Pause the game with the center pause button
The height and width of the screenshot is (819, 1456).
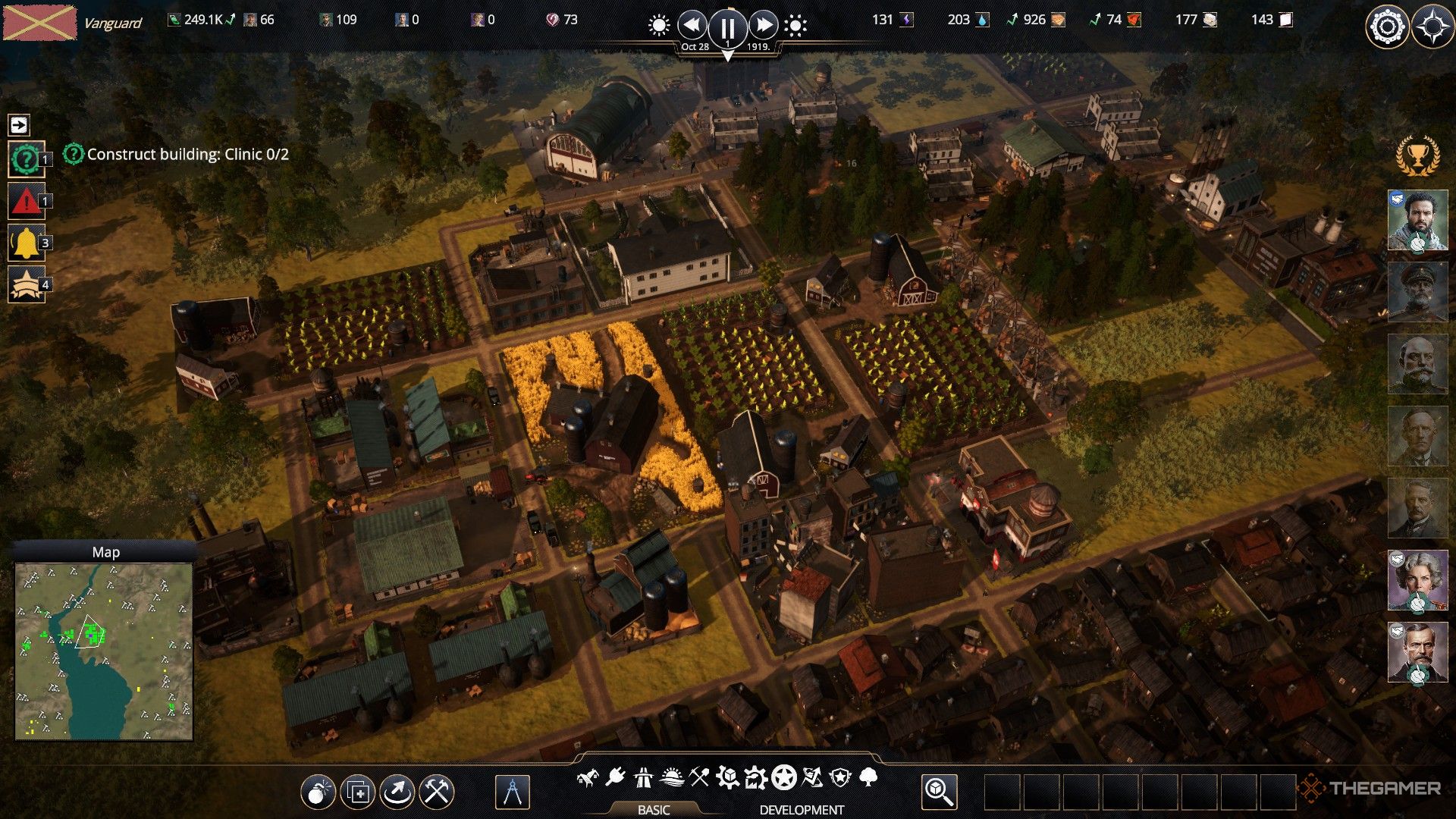(727, 28)
